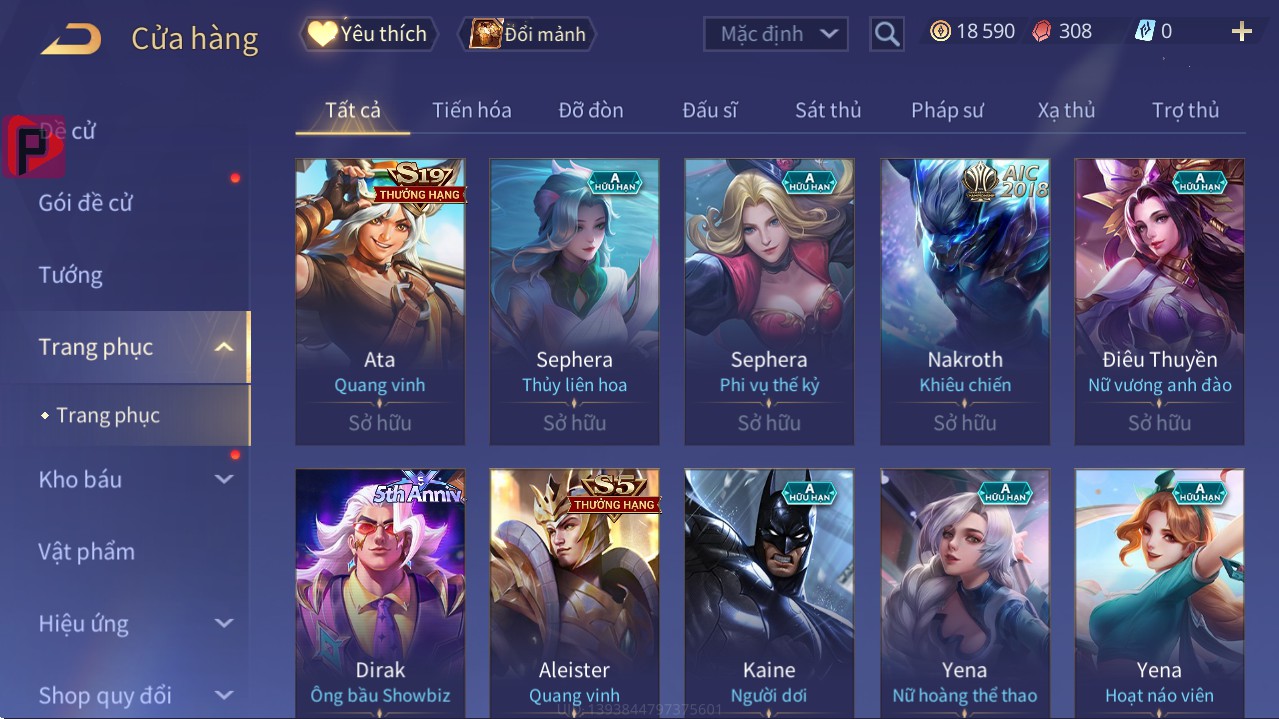Switch to the Tiến hóa tab
The width and height of the screenshot is (1279, 719).
point(471,110)
